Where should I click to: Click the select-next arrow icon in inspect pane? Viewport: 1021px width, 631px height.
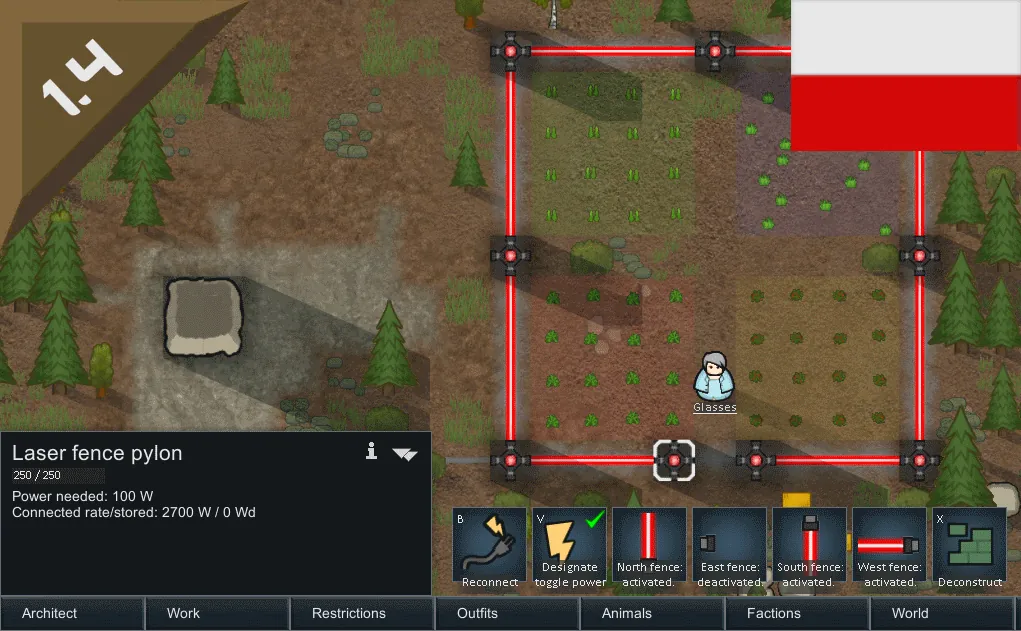pyautogui.click(x=405, y=453)
